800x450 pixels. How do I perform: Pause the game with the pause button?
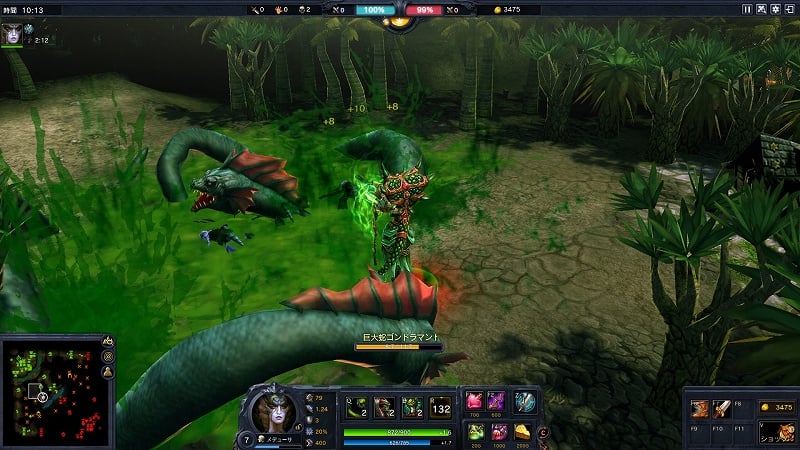click(746, 9)
